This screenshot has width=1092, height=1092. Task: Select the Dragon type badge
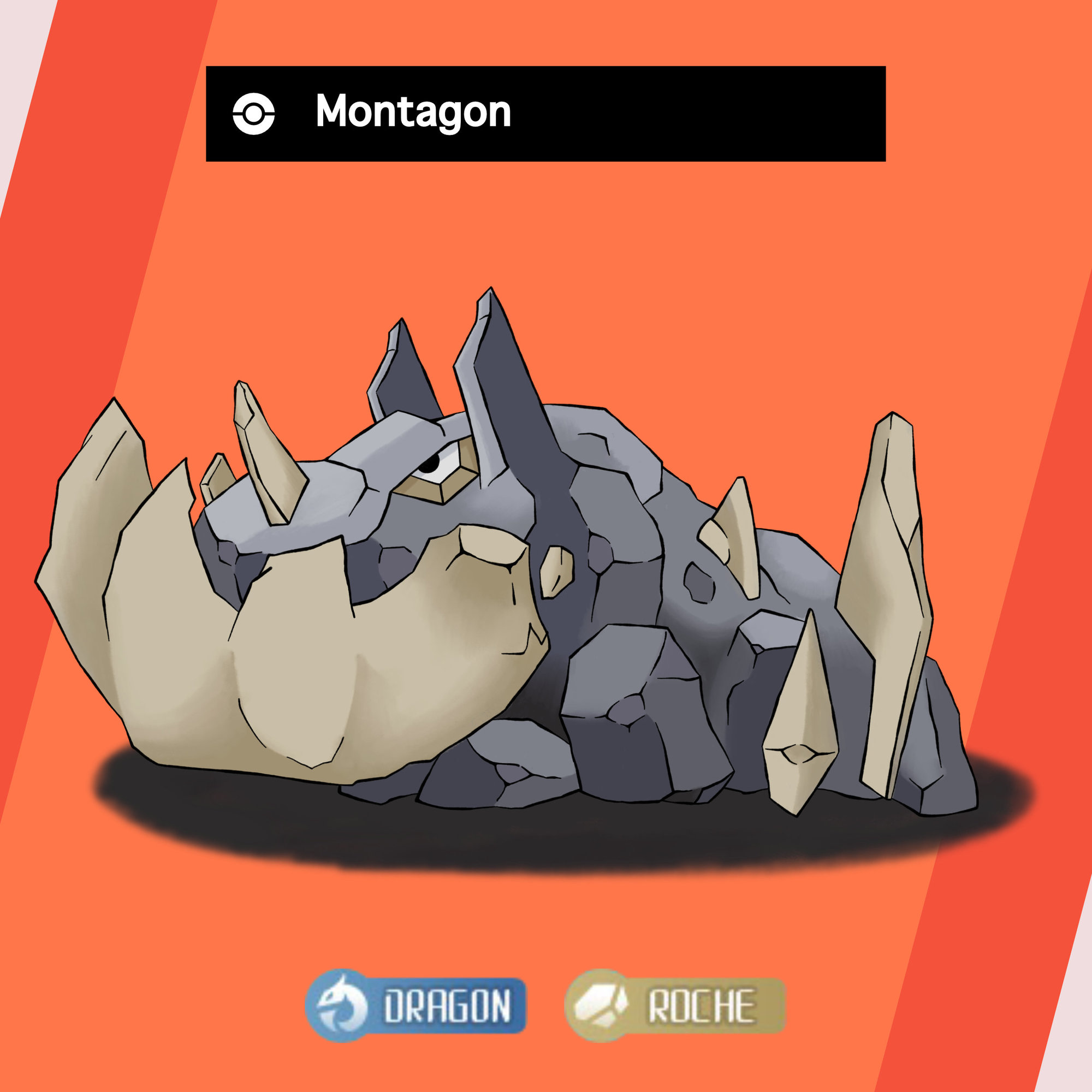tap(416, 1006)
